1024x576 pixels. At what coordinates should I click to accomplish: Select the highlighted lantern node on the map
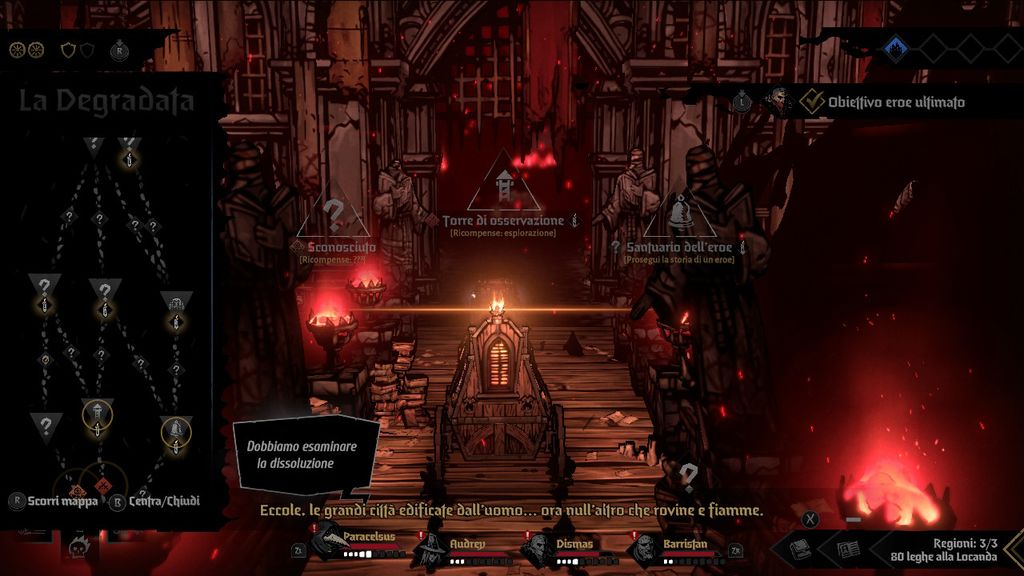[97, 411]
